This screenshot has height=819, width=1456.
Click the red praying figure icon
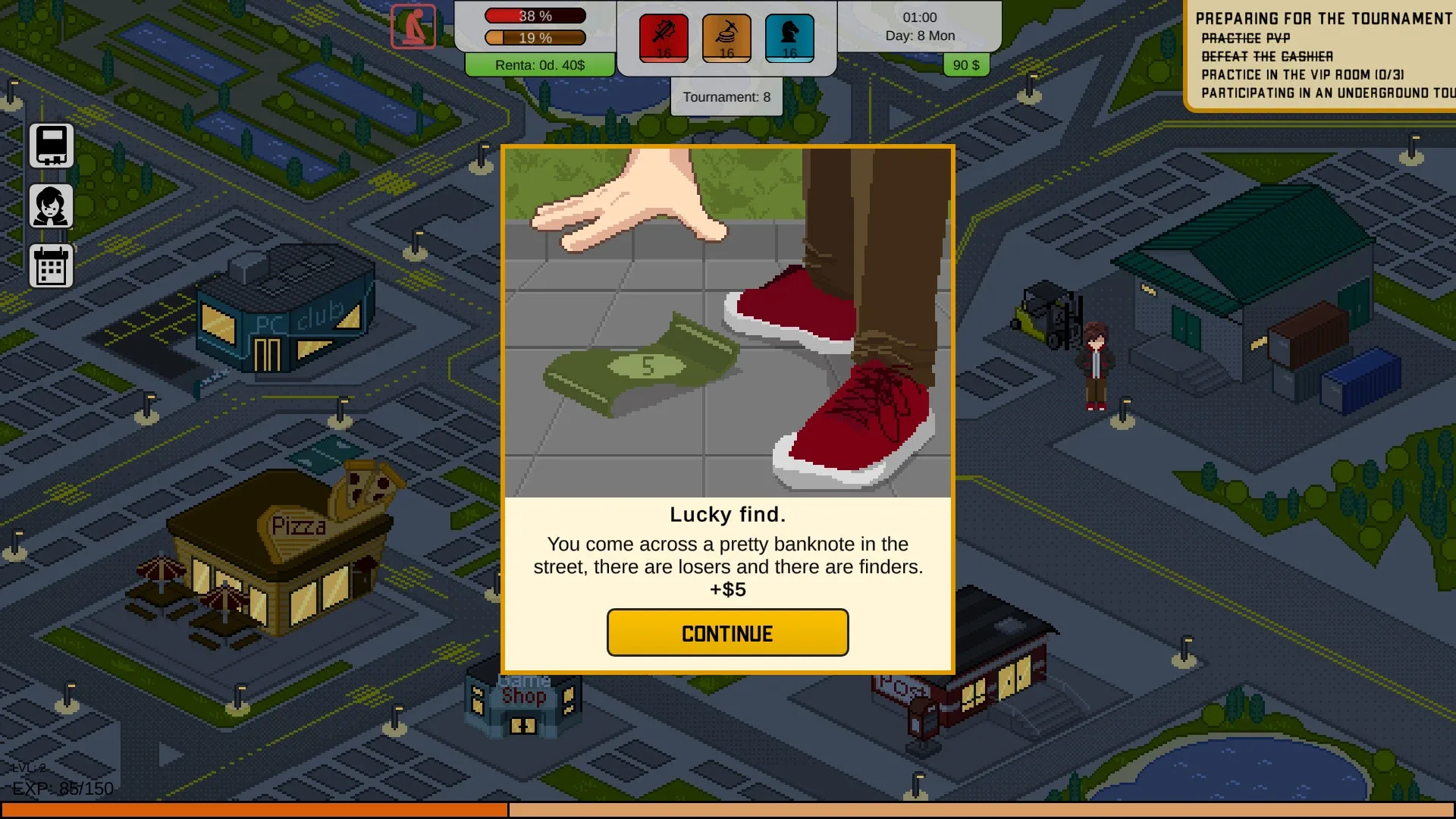(x=413, y=24)
